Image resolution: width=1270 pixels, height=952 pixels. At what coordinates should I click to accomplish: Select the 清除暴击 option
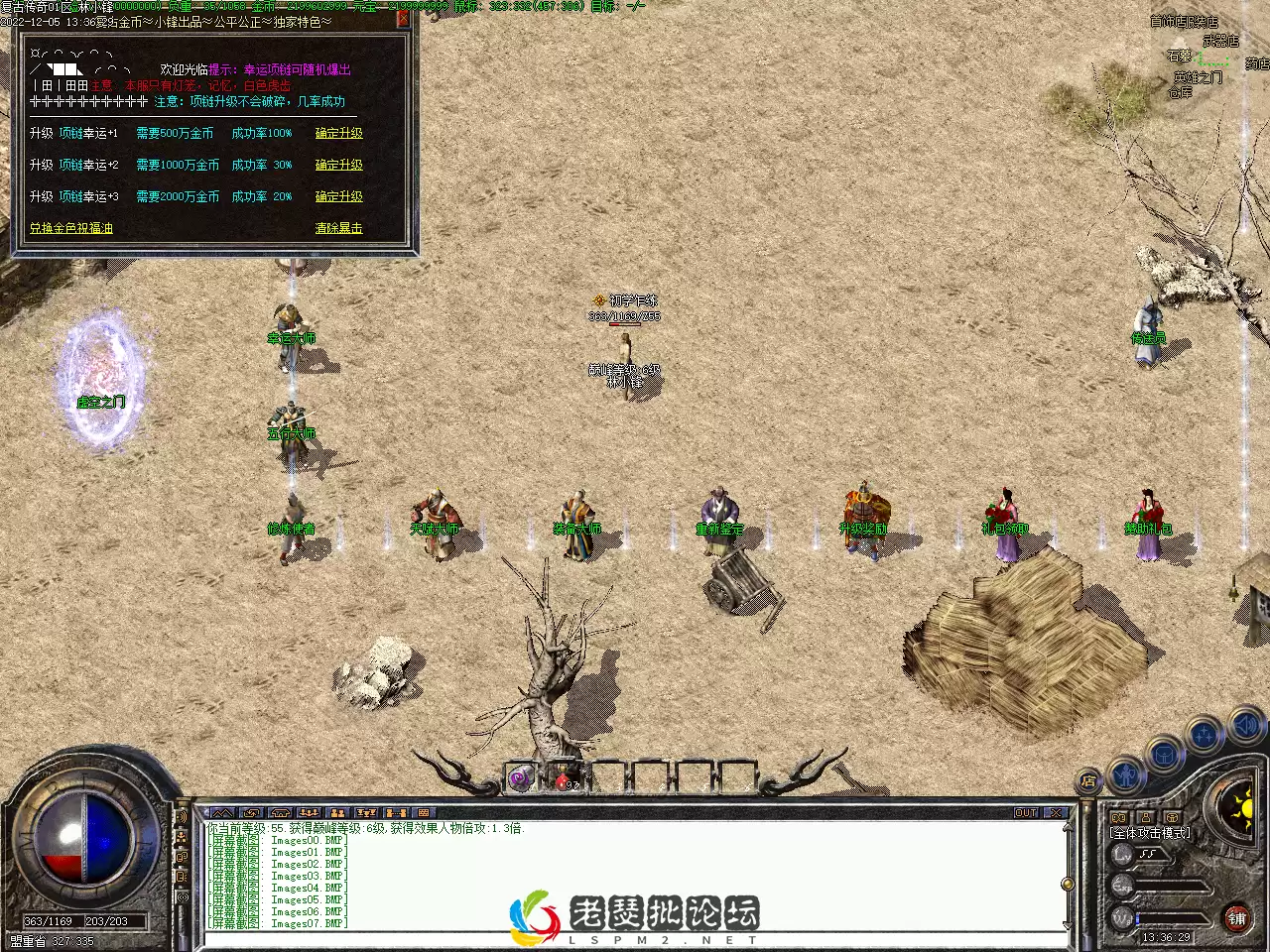tap(338, 228)
